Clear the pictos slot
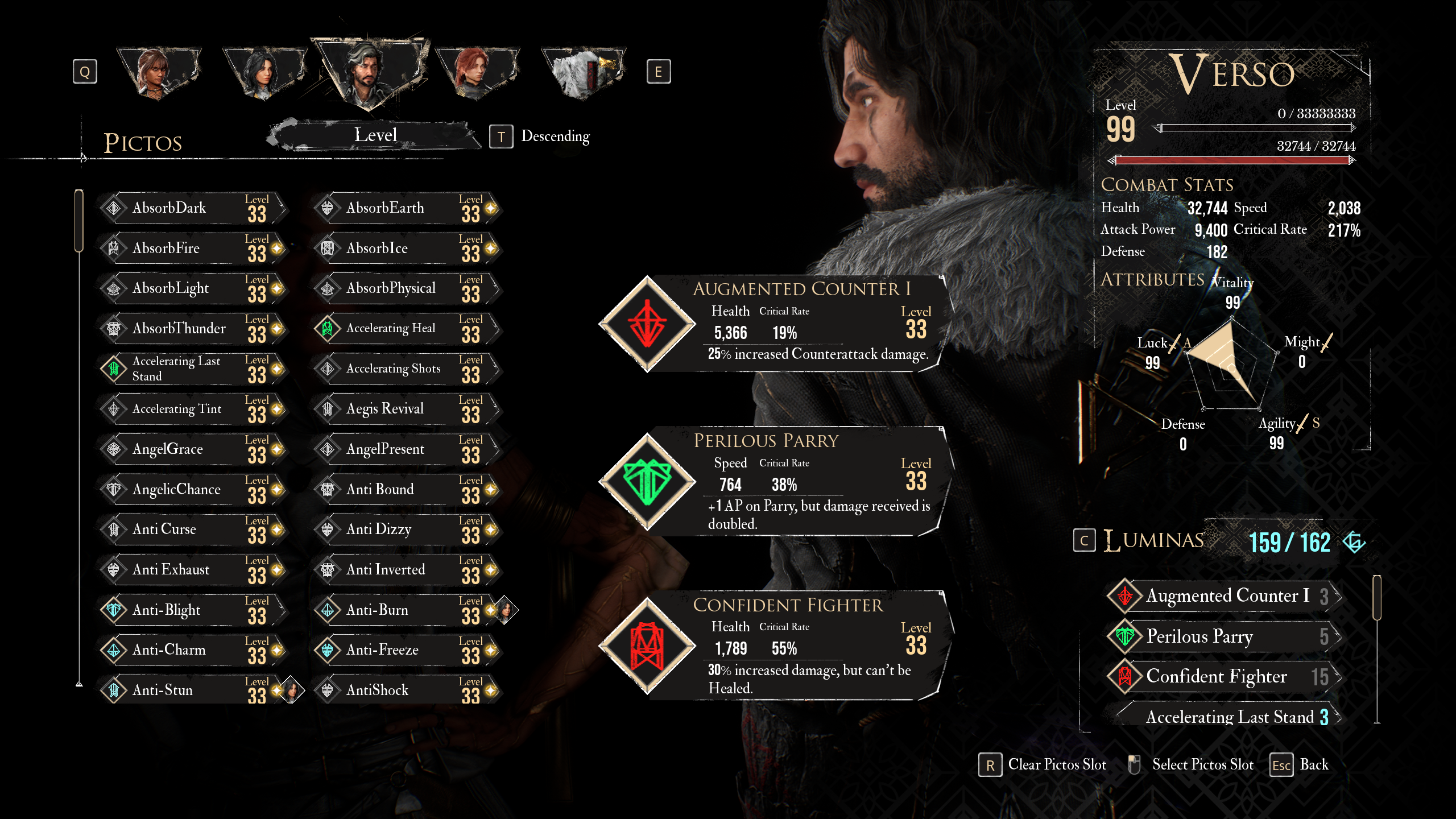Screen dimensions: 1456x819 [x=1043, y=765]
